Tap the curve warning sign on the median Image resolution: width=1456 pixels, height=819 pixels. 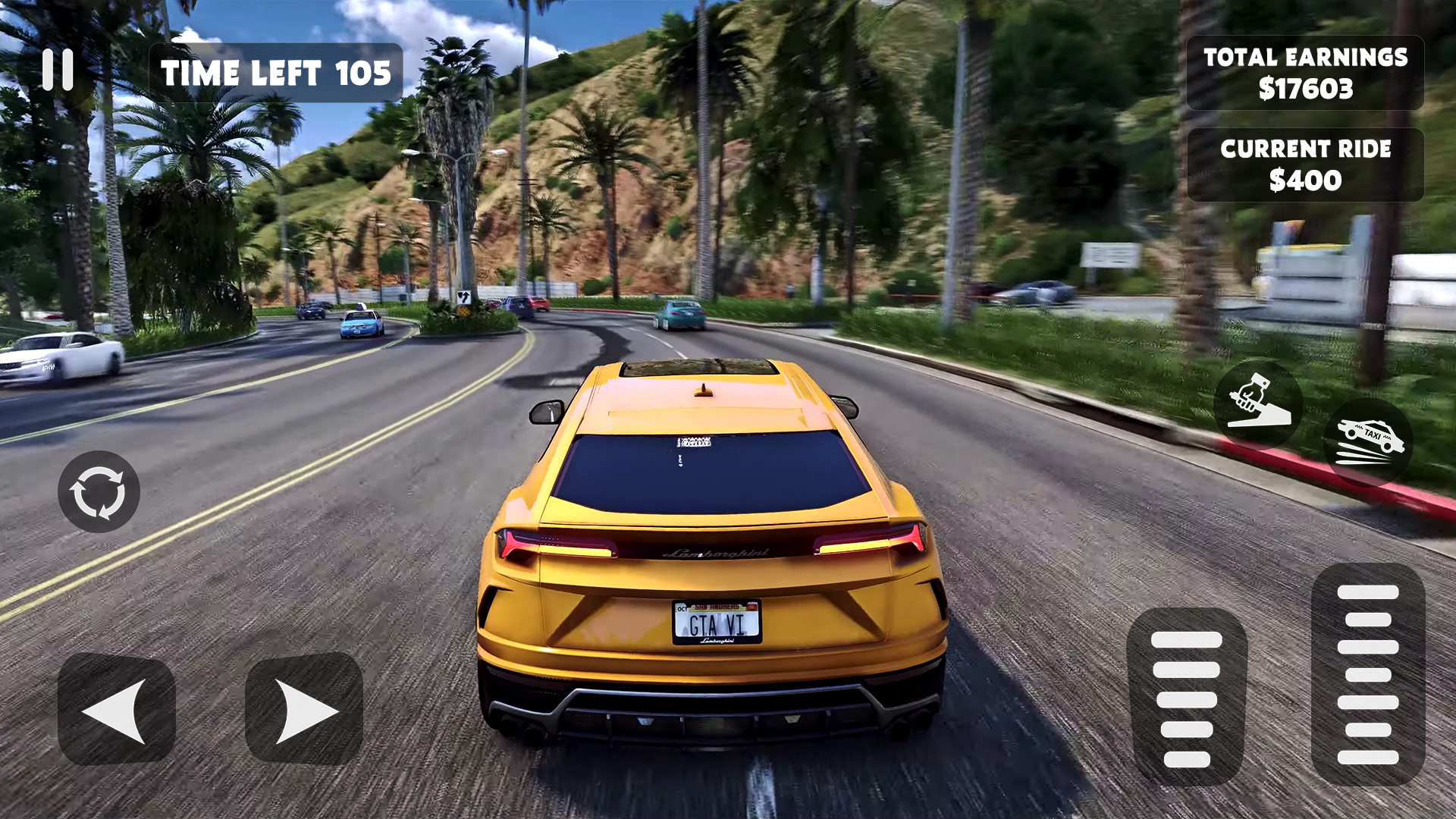pyautogui.click(x=463, y=298)
